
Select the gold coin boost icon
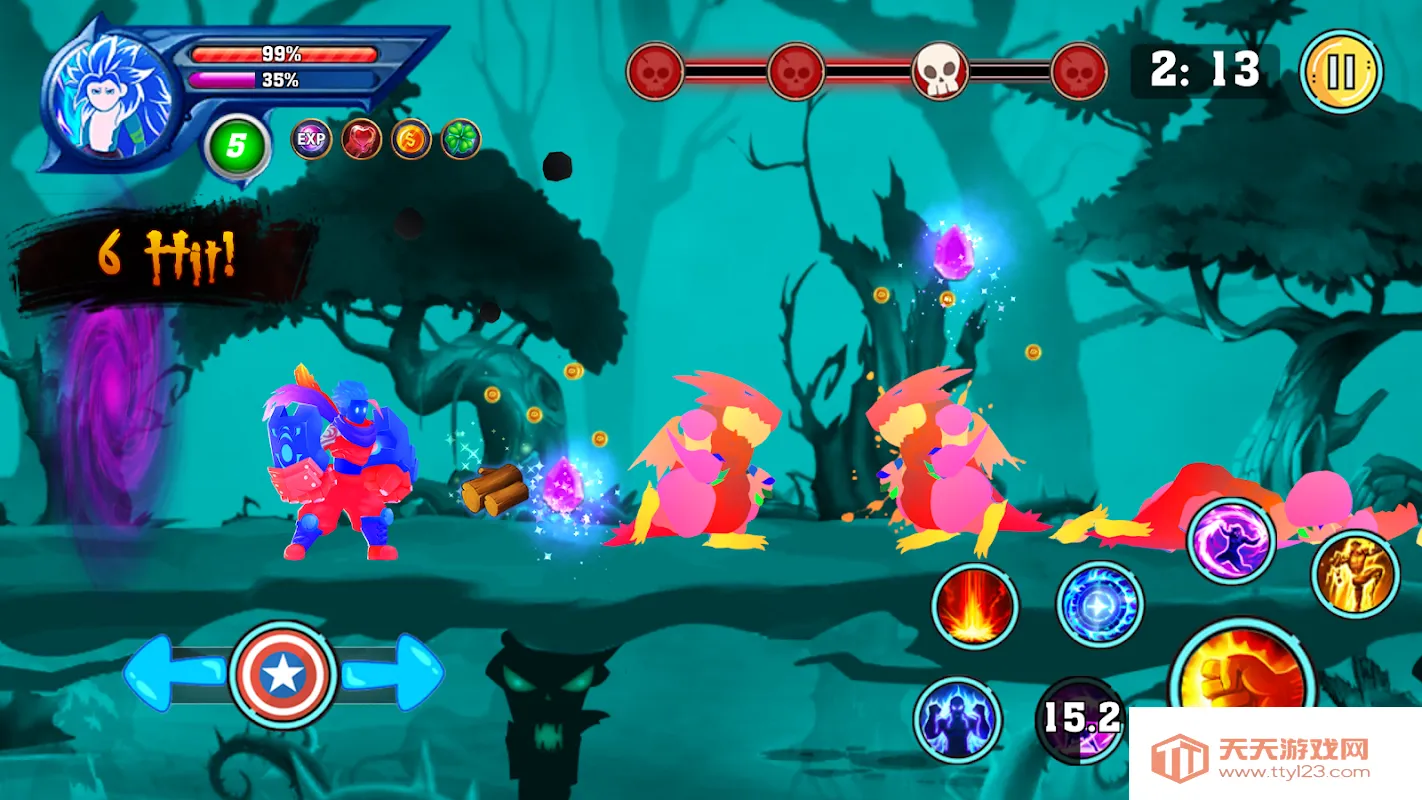[x=411, y=139]
